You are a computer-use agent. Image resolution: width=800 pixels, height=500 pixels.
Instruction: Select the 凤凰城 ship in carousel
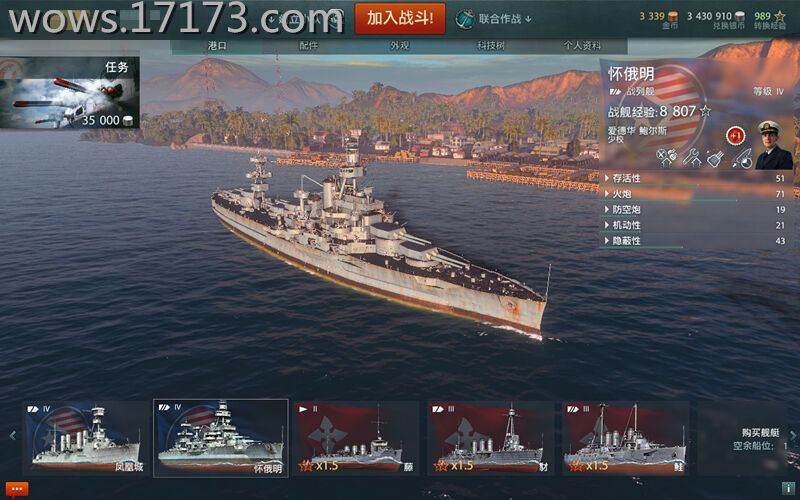point(86,437)
